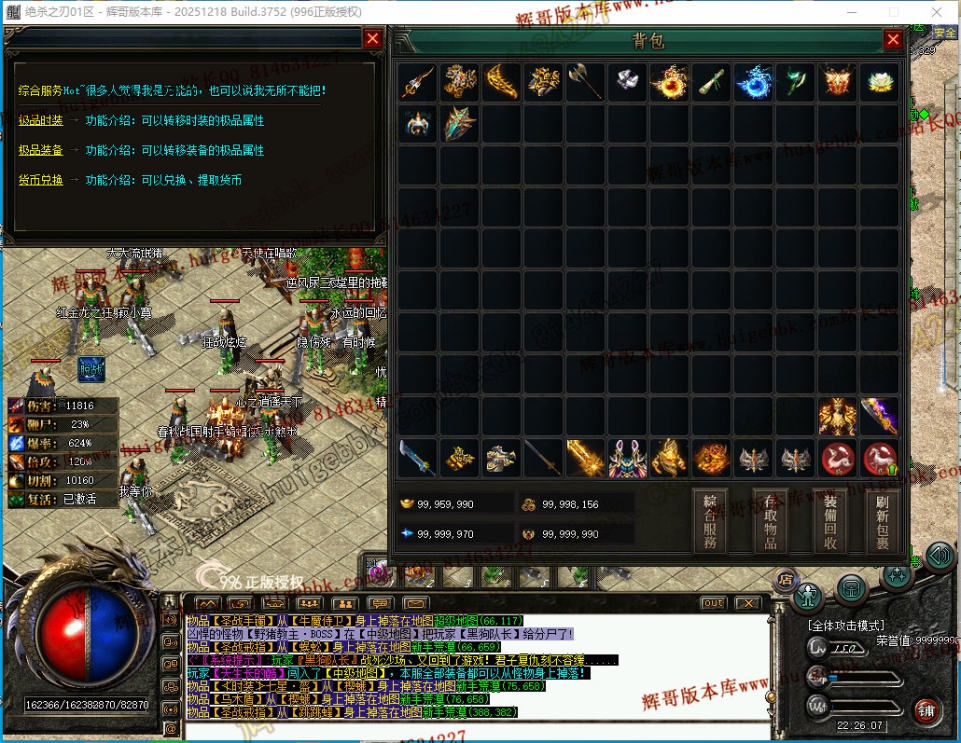The width and height of the screenshot is (961, 743).
Task: Select the red horse mount icon with green arrow
Action: pyautogui.click(x=879, y=458)
